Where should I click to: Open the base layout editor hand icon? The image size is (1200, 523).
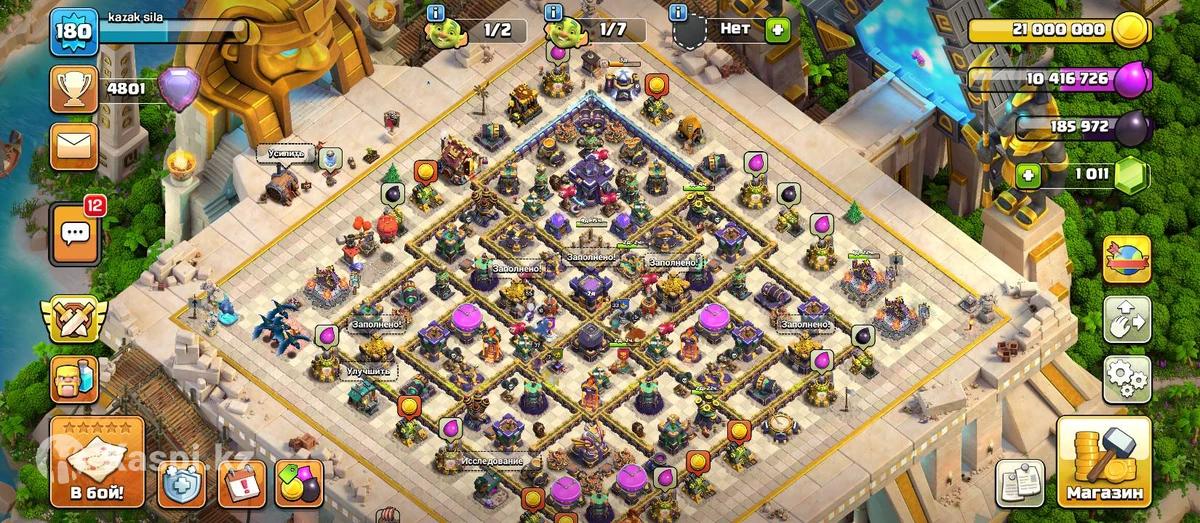coord(1127,319)
